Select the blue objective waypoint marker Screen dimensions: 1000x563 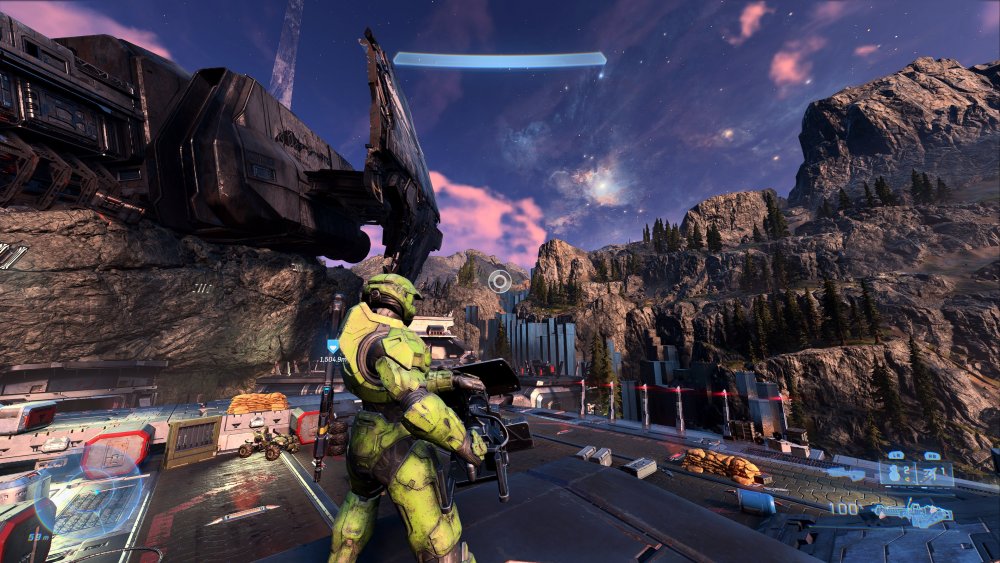pos(333,346)
